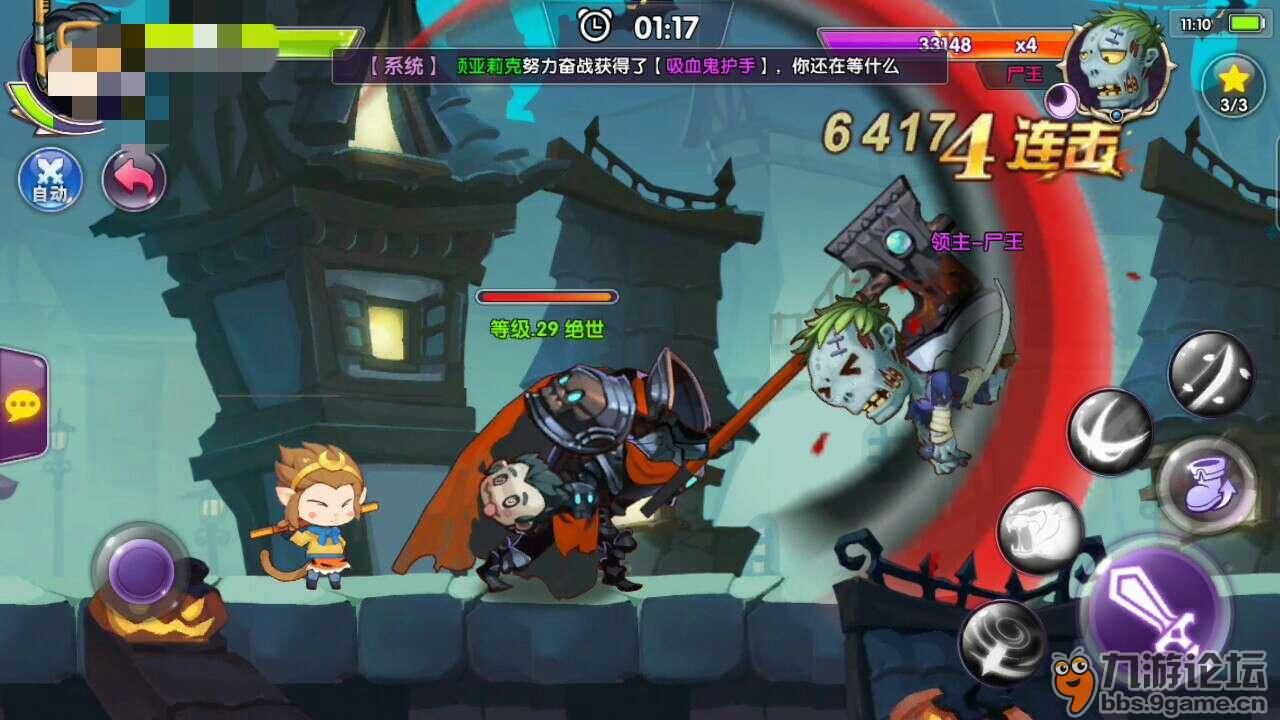The width and height of the screenshot is (1280, 720).
Task: Open the chat speech-bubble tab
Action: 22,406
